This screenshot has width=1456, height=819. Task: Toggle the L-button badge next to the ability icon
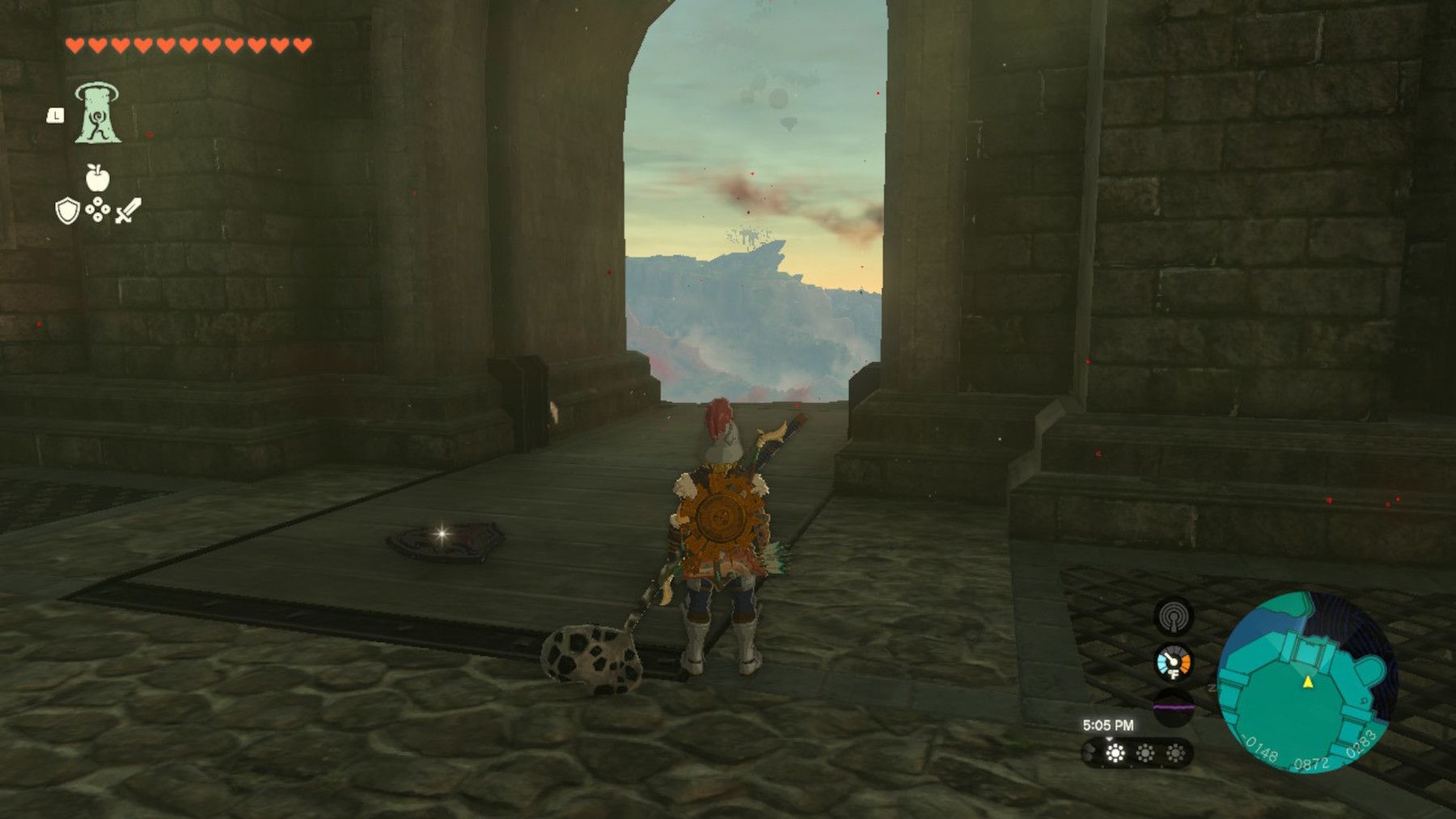[55, 116]
